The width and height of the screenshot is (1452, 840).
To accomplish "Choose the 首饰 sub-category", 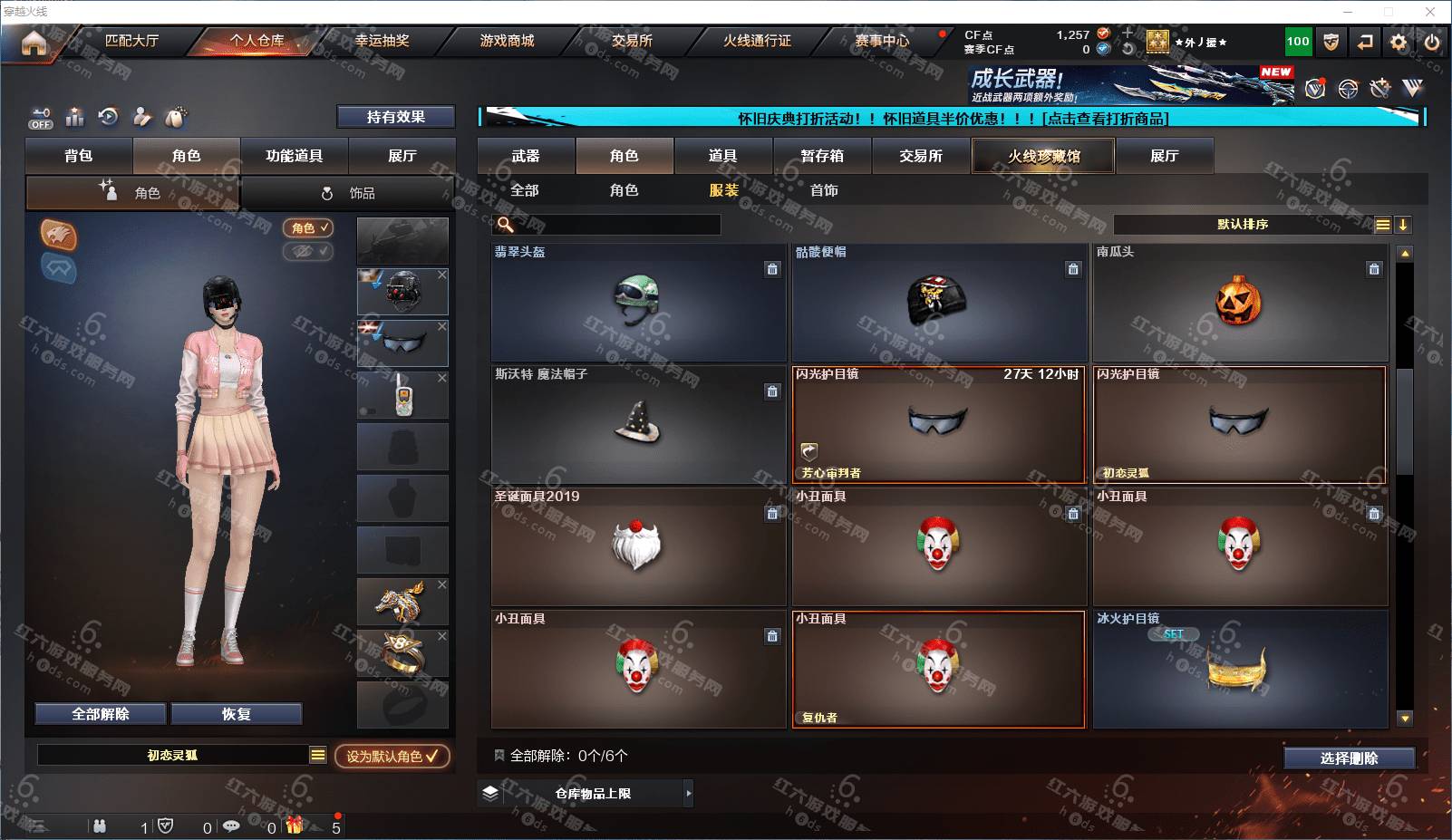I will pos(824,190).
